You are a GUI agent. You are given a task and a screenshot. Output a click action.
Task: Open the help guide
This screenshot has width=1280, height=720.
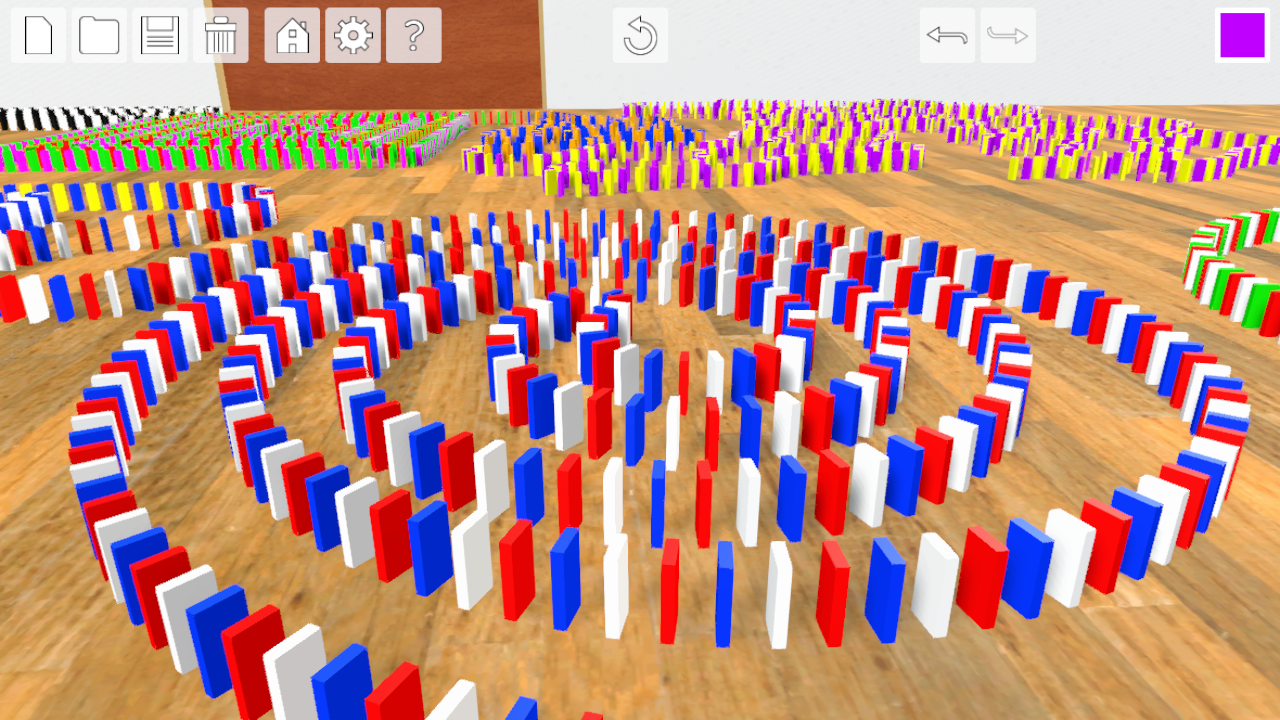coord(413,34)
